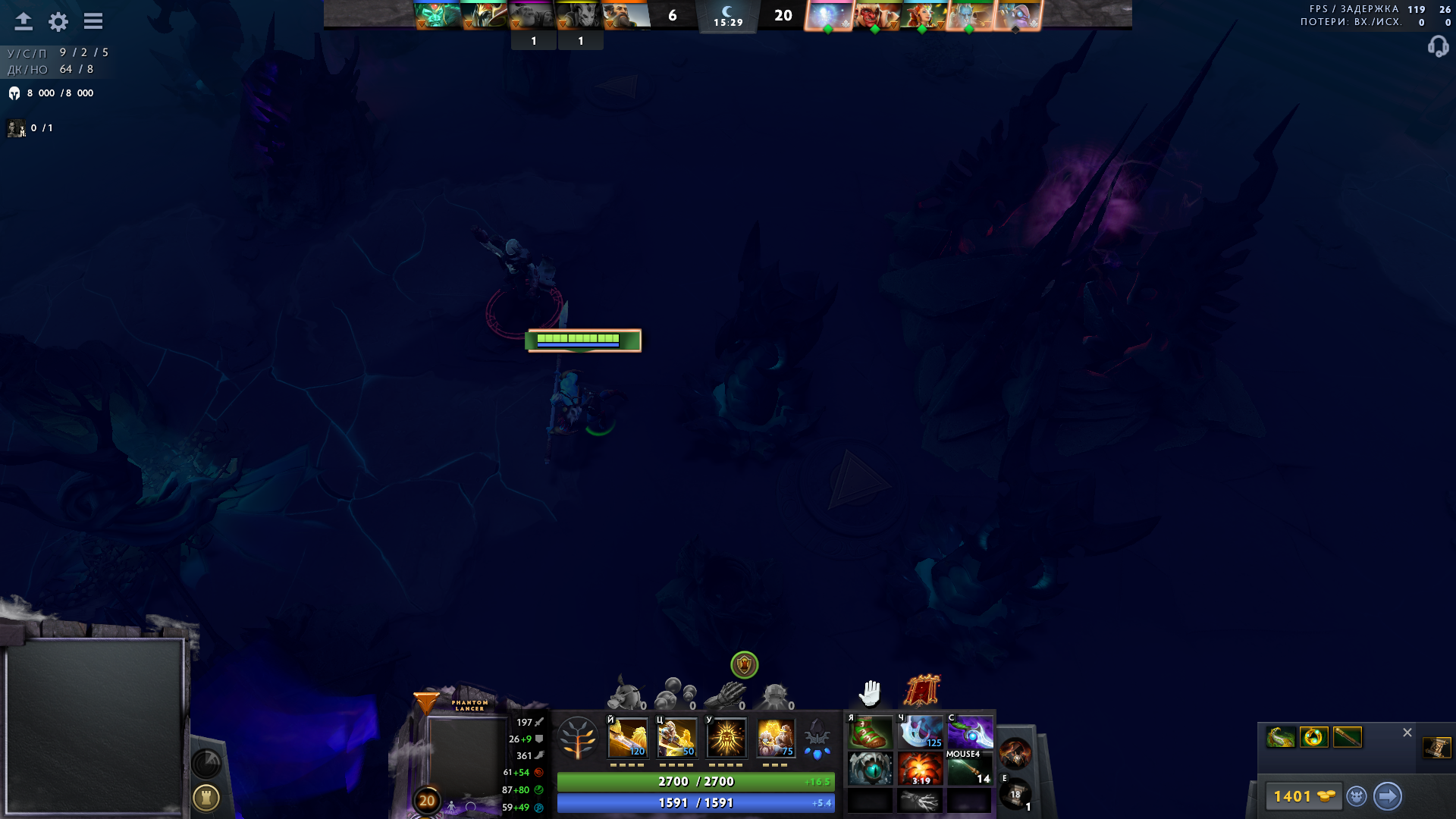Screen dimensions: 1456x819
Task: Open the hero talent tree
Action: point(579,737)
